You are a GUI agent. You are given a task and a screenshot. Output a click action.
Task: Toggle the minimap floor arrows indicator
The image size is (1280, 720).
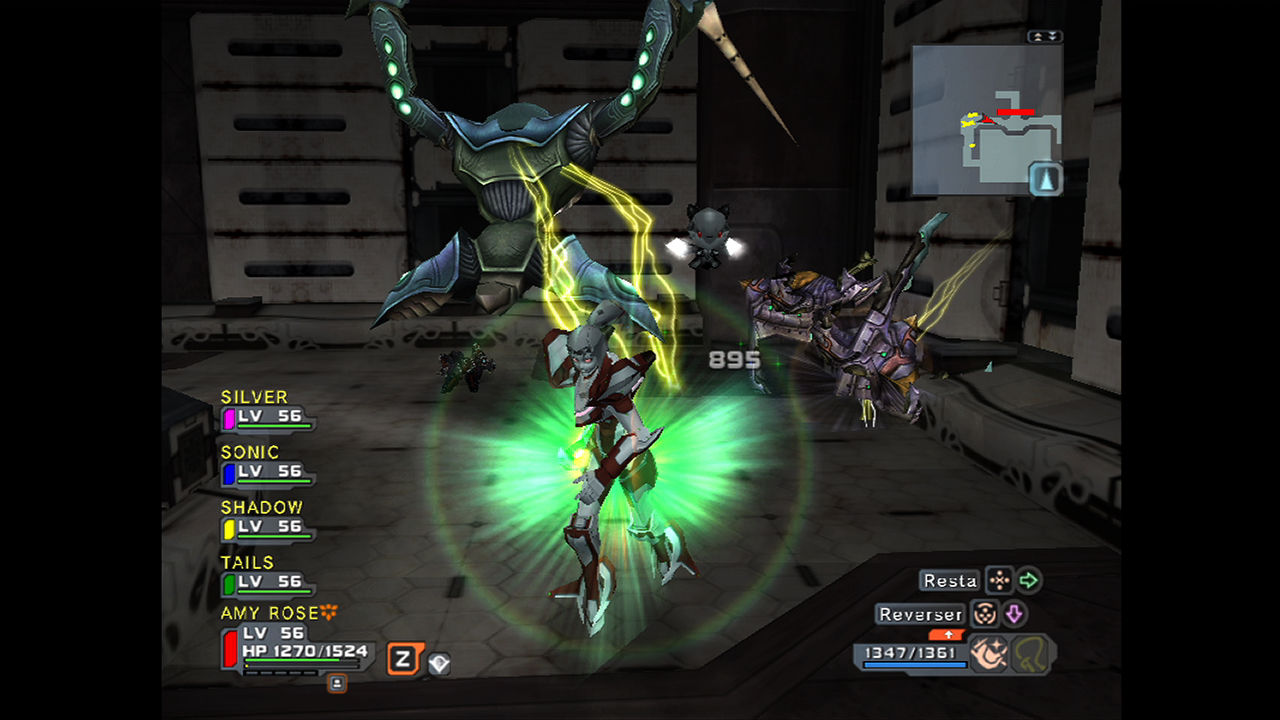tap(1044, 36)
